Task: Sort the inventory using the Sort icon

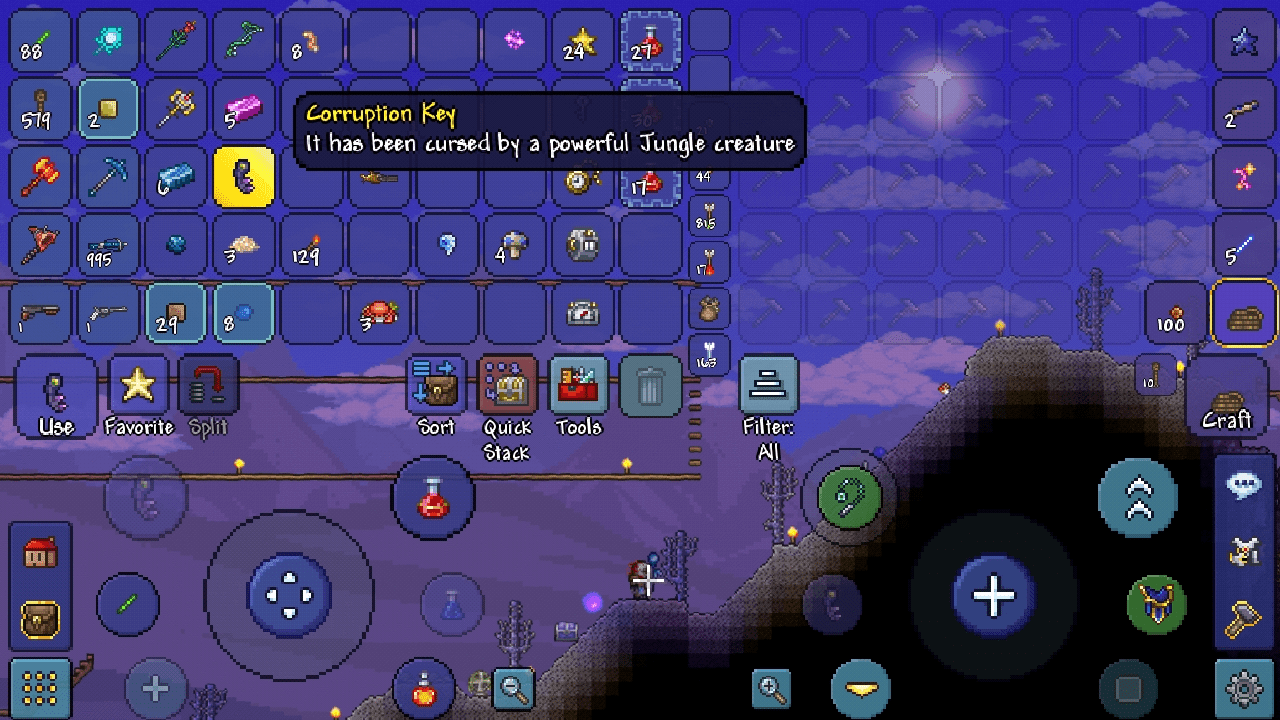Action: tap(436, 387)
